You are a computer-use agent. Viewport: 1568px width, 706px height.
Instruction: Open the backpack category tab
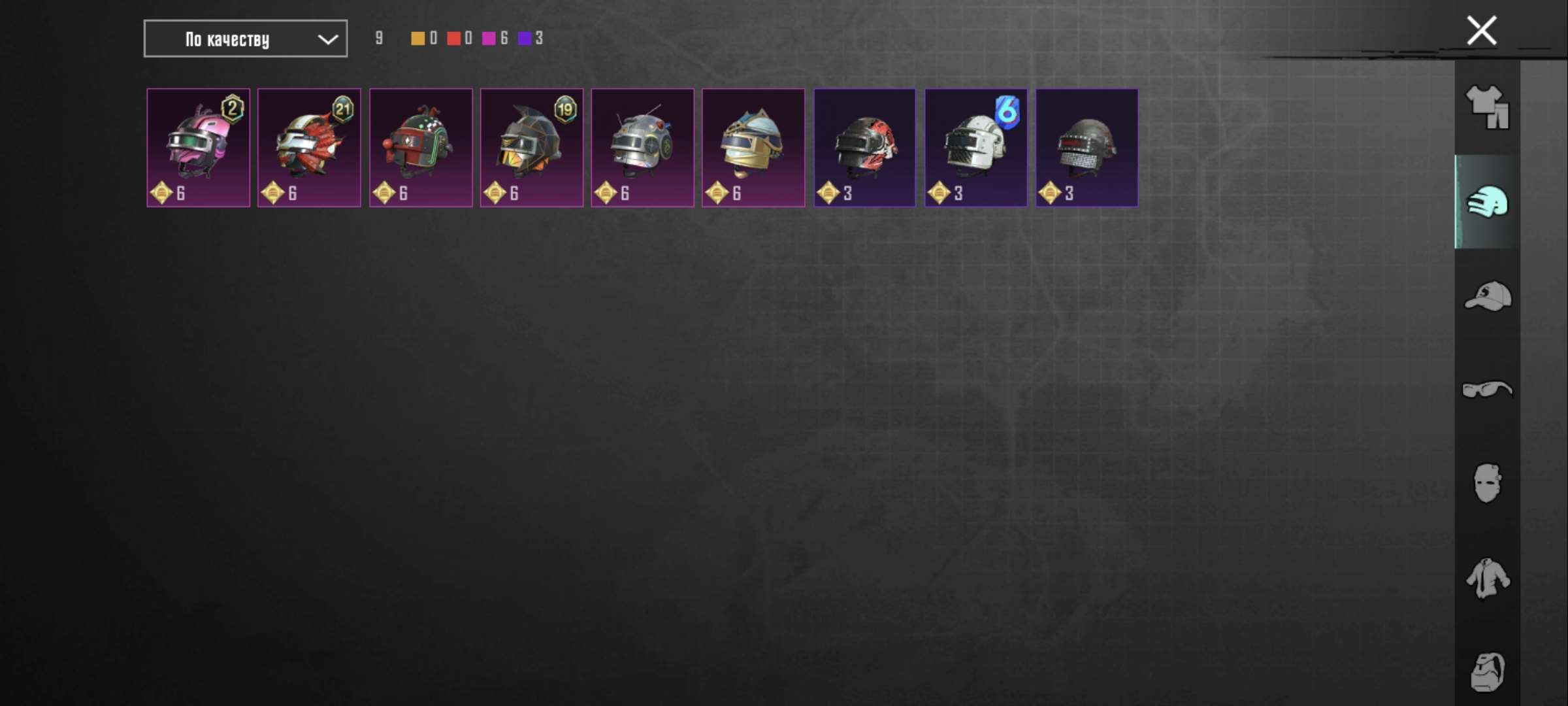tap(1487, 671)
